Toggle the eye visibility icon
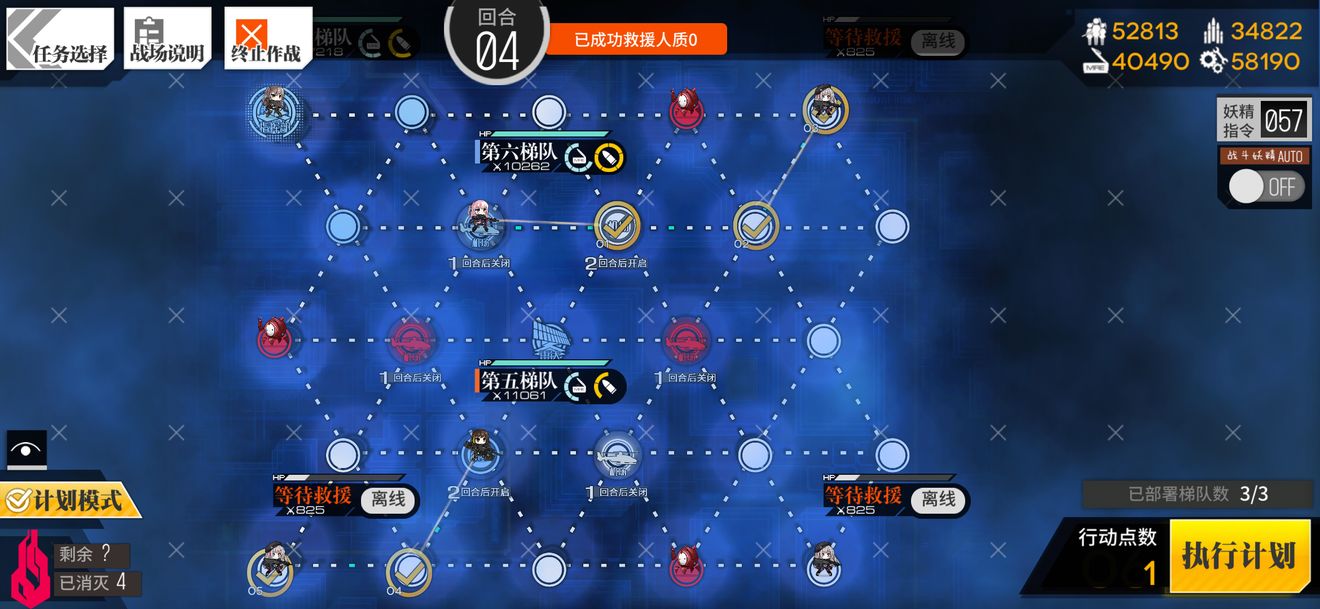This screenshot has width=1320, height=609. click(26, 449)
